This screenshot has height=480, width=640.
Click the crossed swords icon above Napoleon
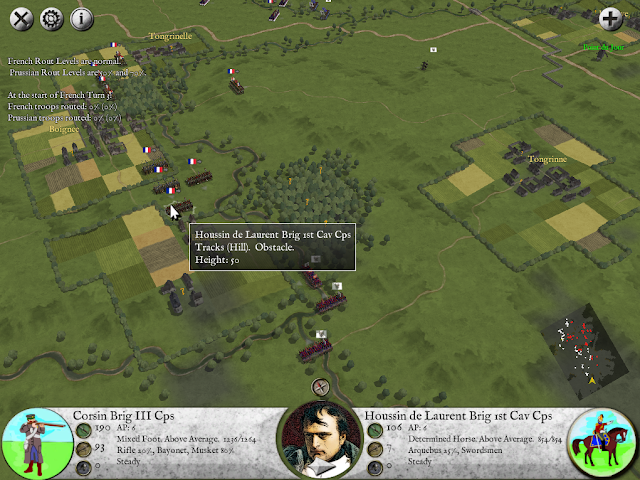tap(321, 389)
